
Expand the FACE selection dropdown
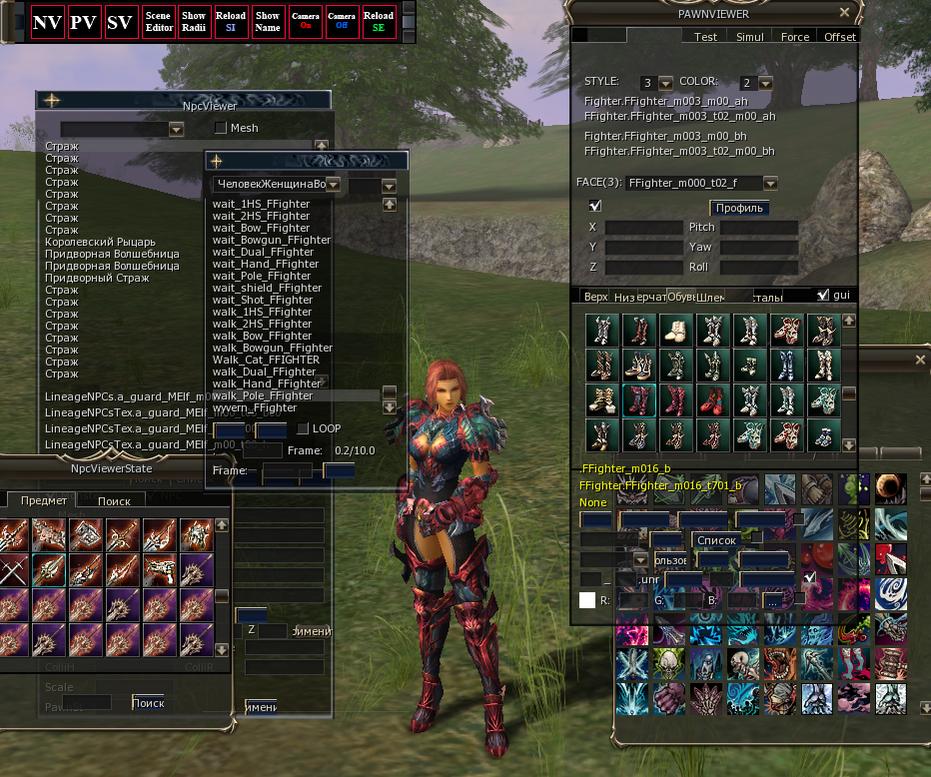coord(770,184)
